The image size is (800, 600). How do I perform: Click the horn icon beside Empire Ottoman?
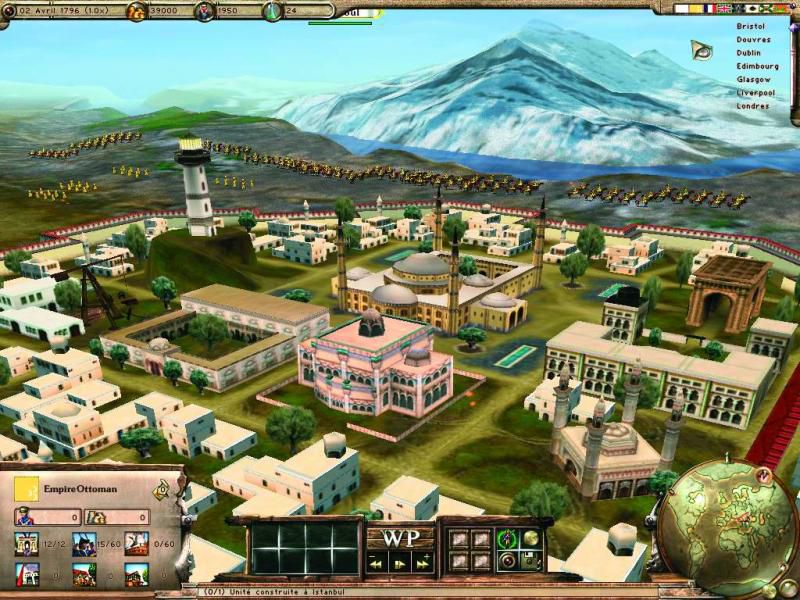pos(160,490)
